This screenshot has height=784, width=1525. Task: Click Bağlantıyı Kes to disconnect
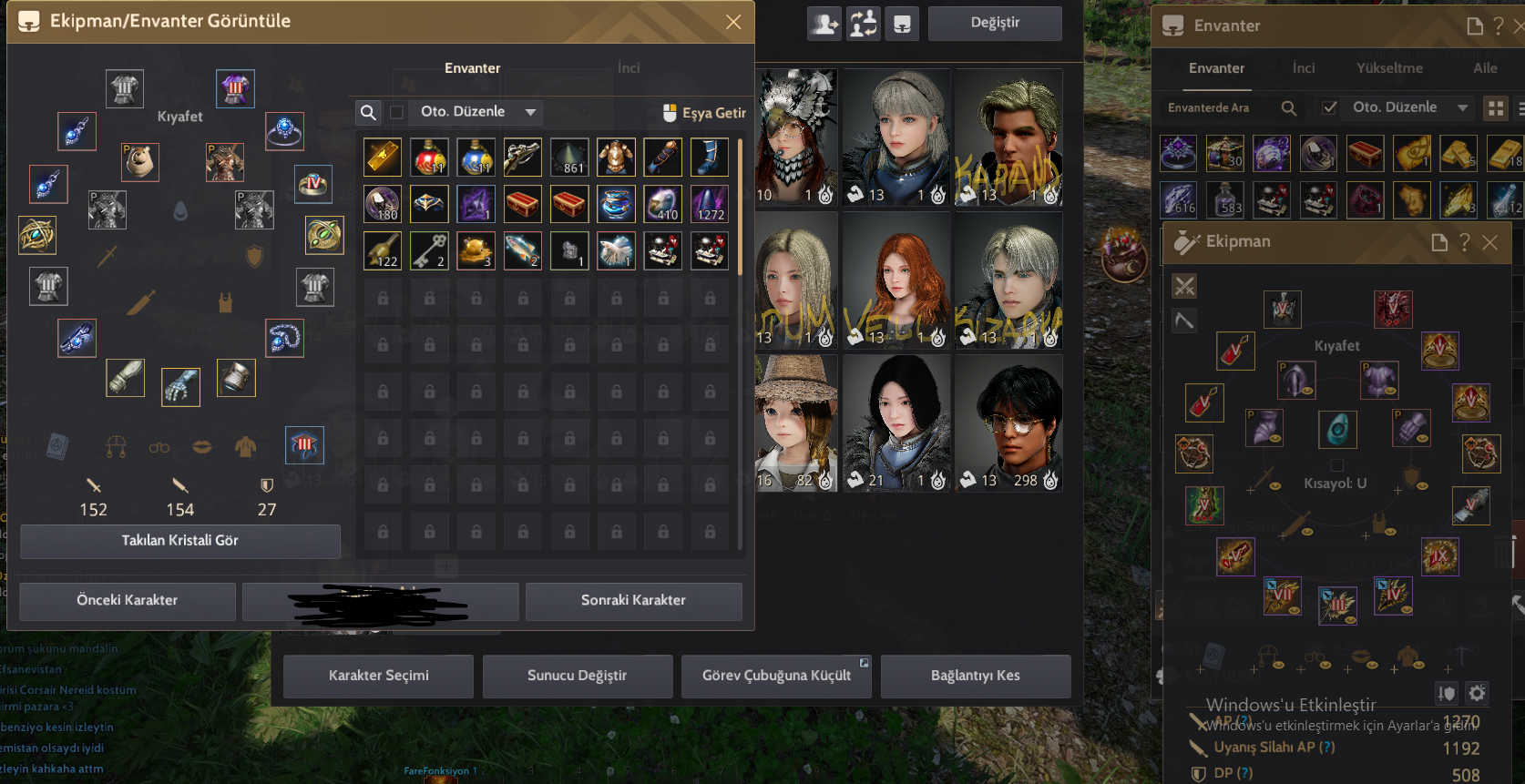(975, 676)
